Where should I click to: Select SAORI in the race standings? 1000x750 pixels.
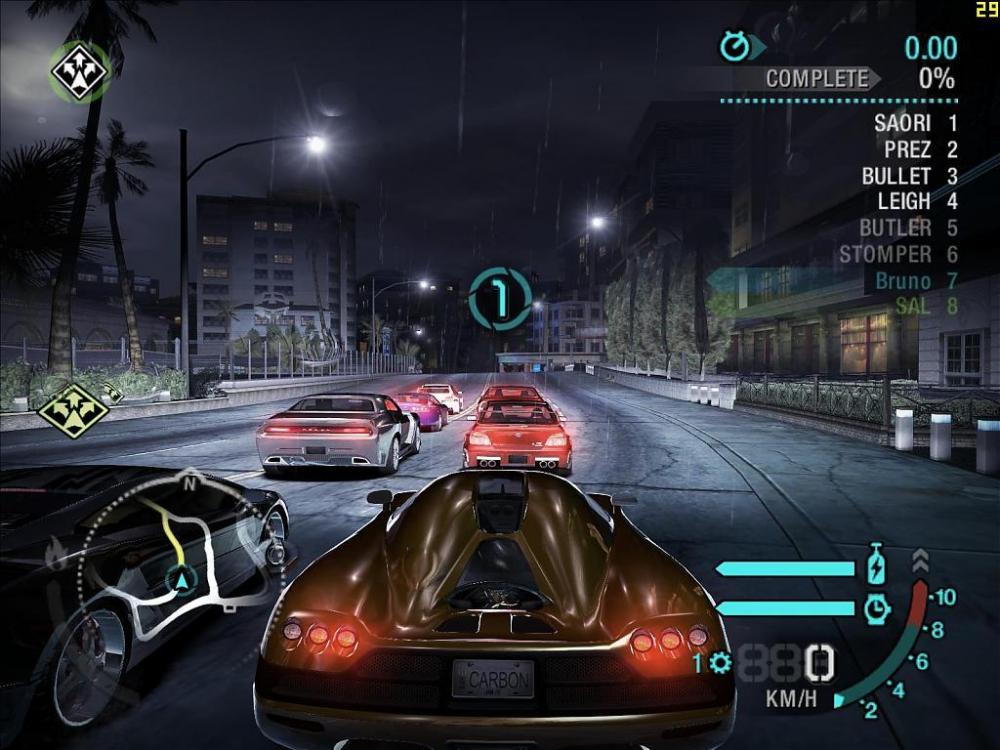(x=914, y=124)
